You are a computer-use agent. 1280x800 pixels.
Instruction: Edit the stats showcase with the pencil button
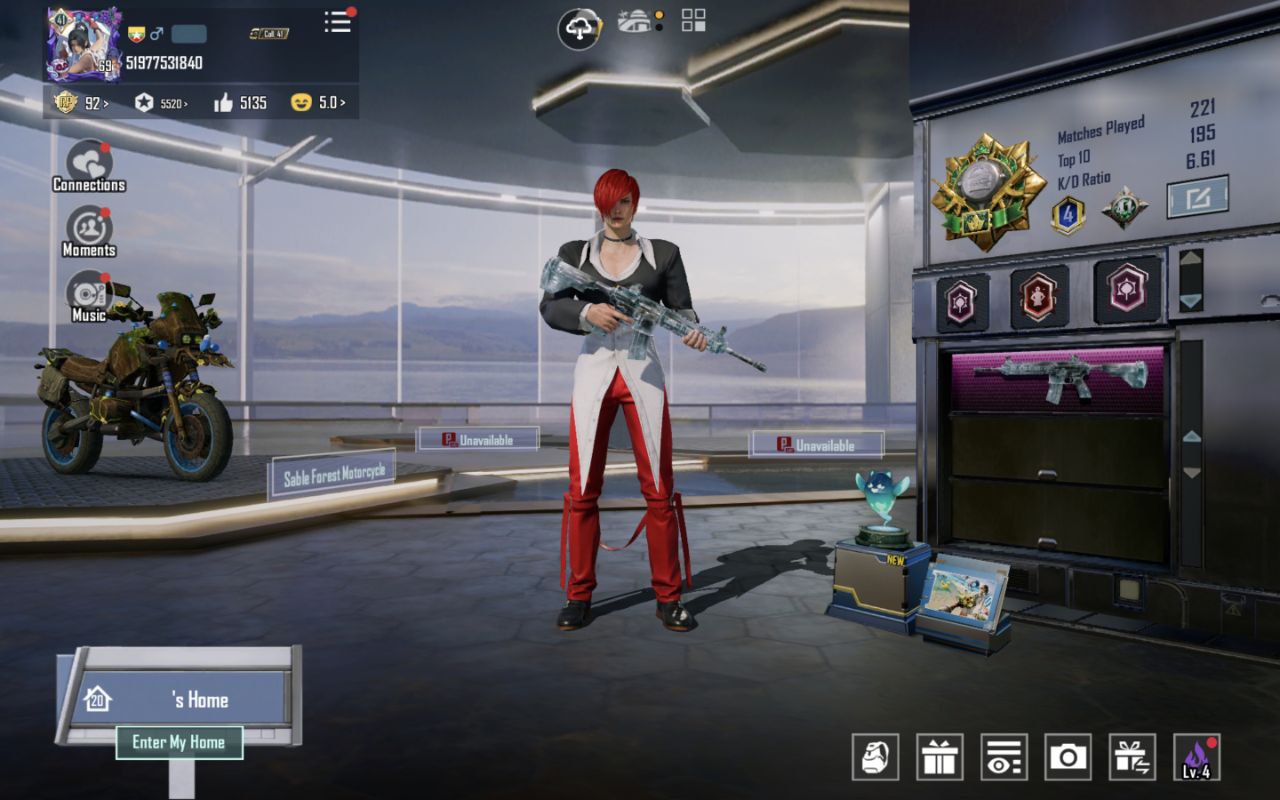pos(1197,197)
